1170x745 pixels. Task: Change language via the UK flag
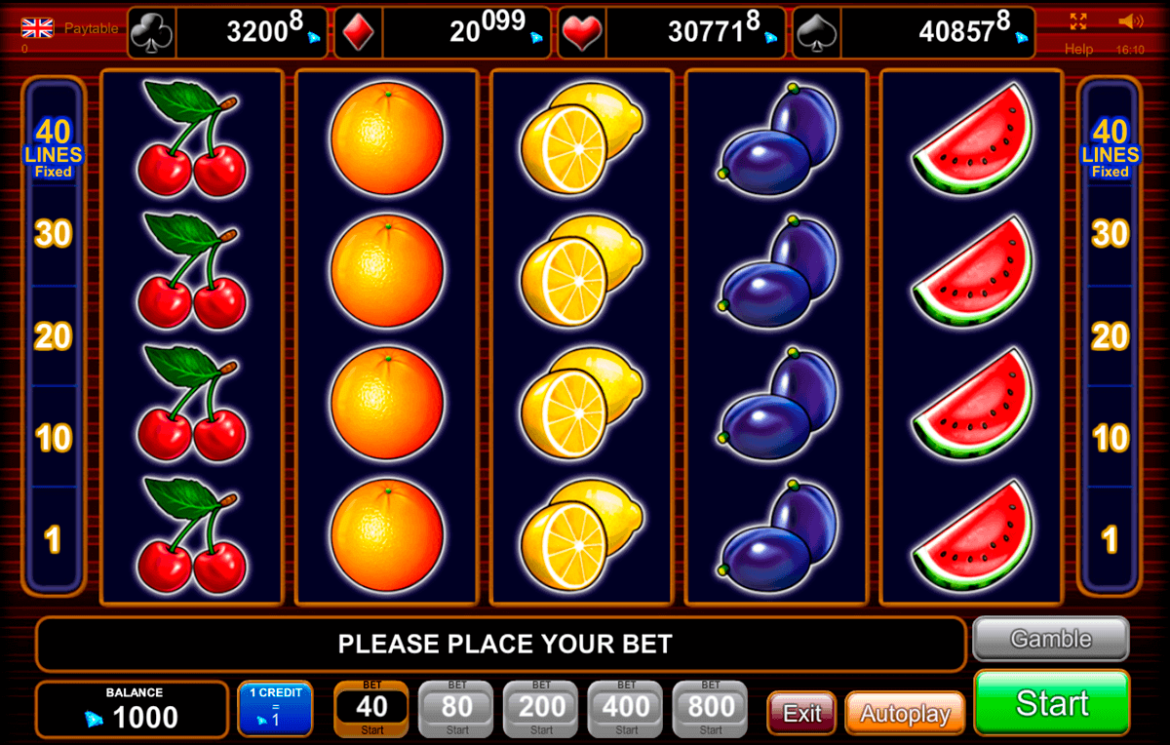pyautogui.click(x=37, y=28)
